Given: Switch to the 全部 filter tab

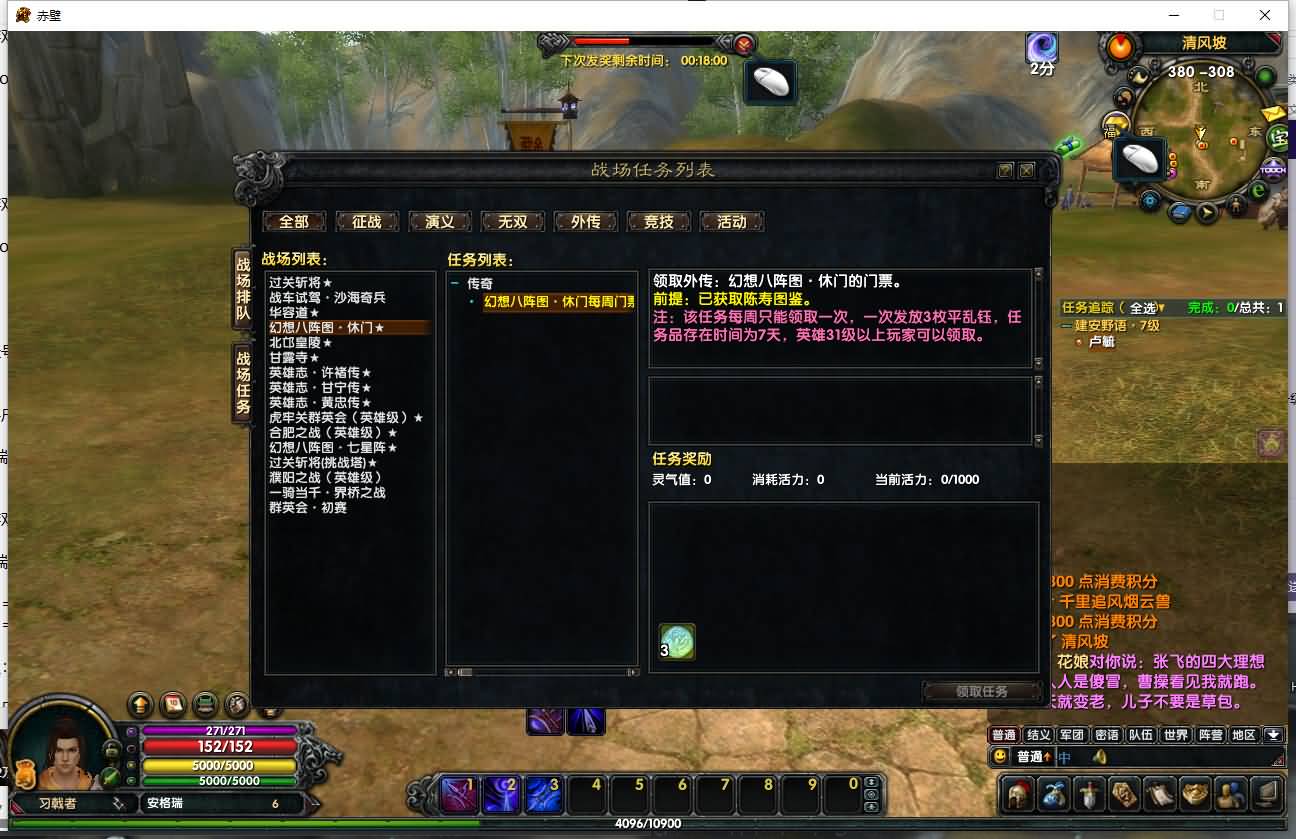Looking at the screenshot, I should [x=294, y=222].
